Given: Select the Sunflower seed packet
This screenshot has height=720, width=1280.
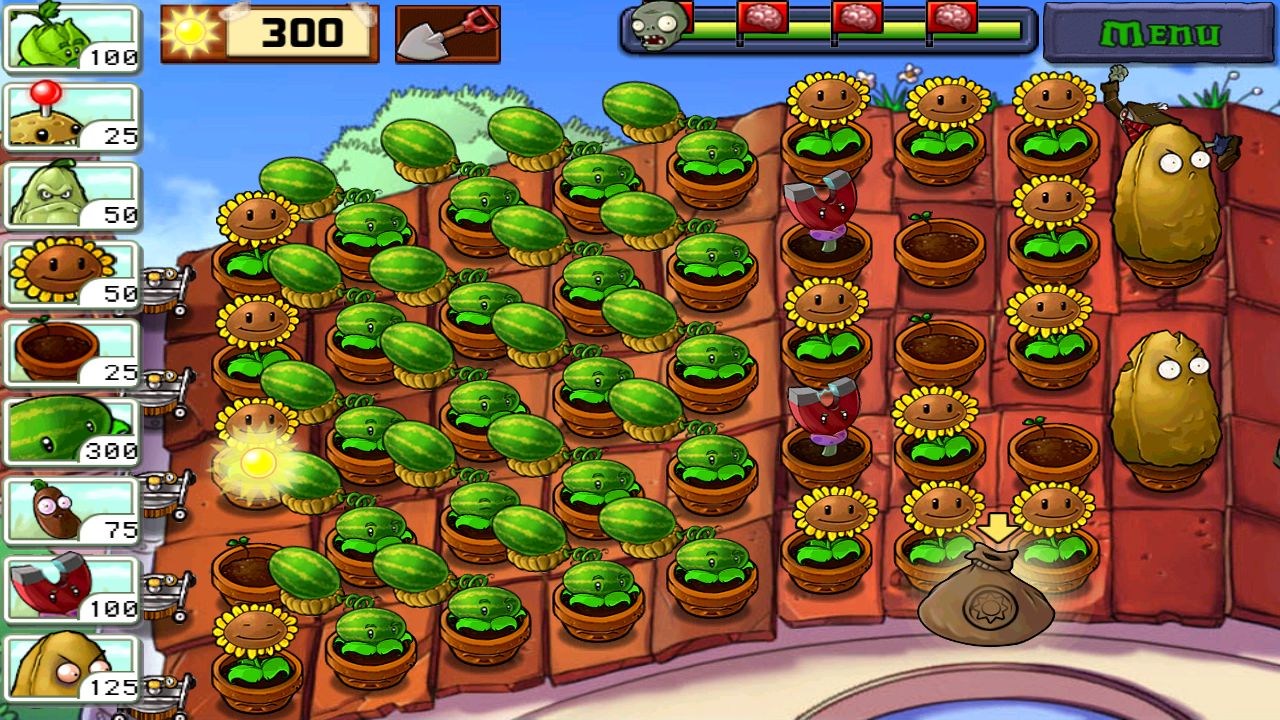Looking at the screenshot, I should 70,270.
